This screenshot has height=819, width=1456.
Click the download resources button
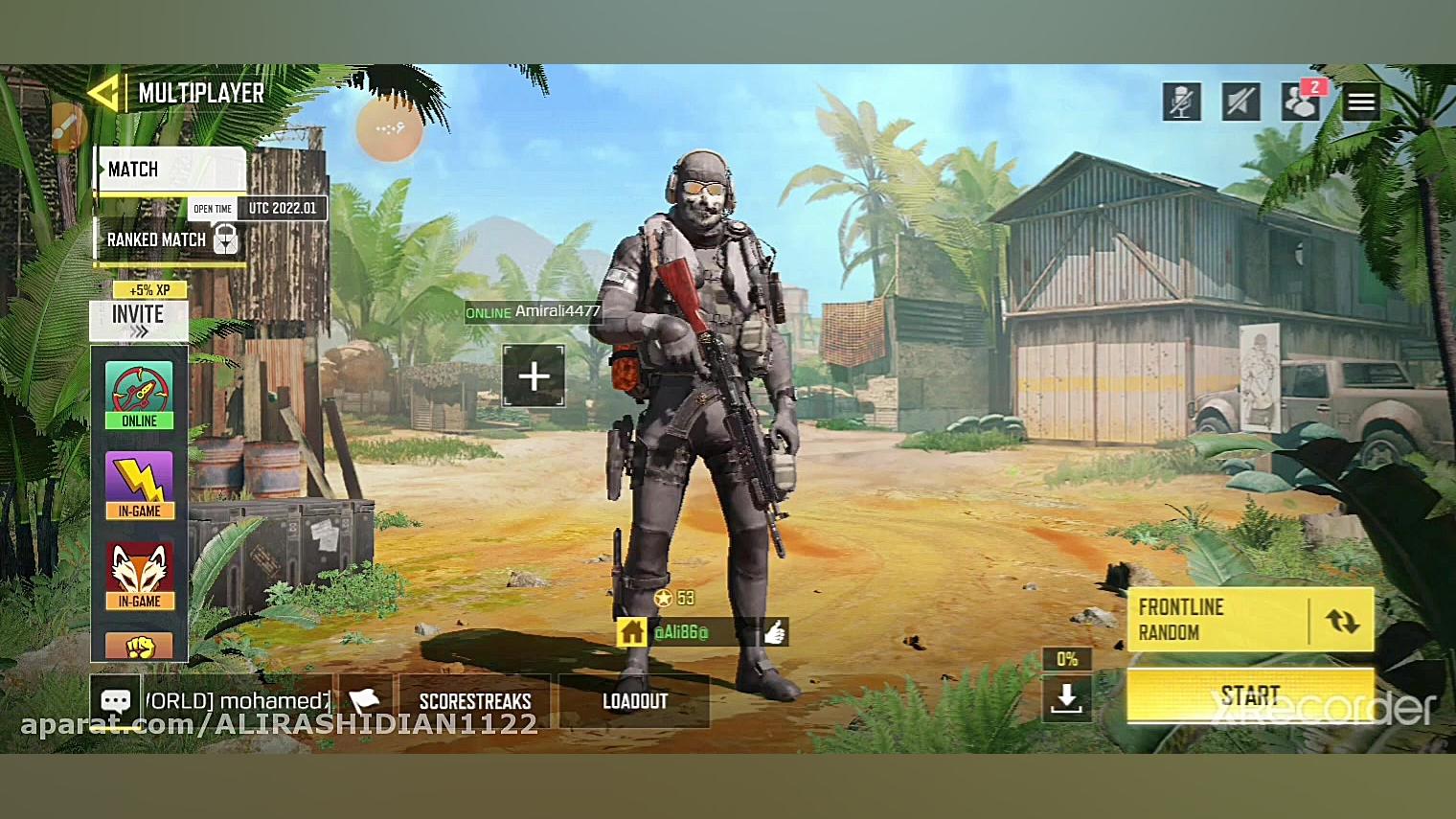(x=1066, y=698)
